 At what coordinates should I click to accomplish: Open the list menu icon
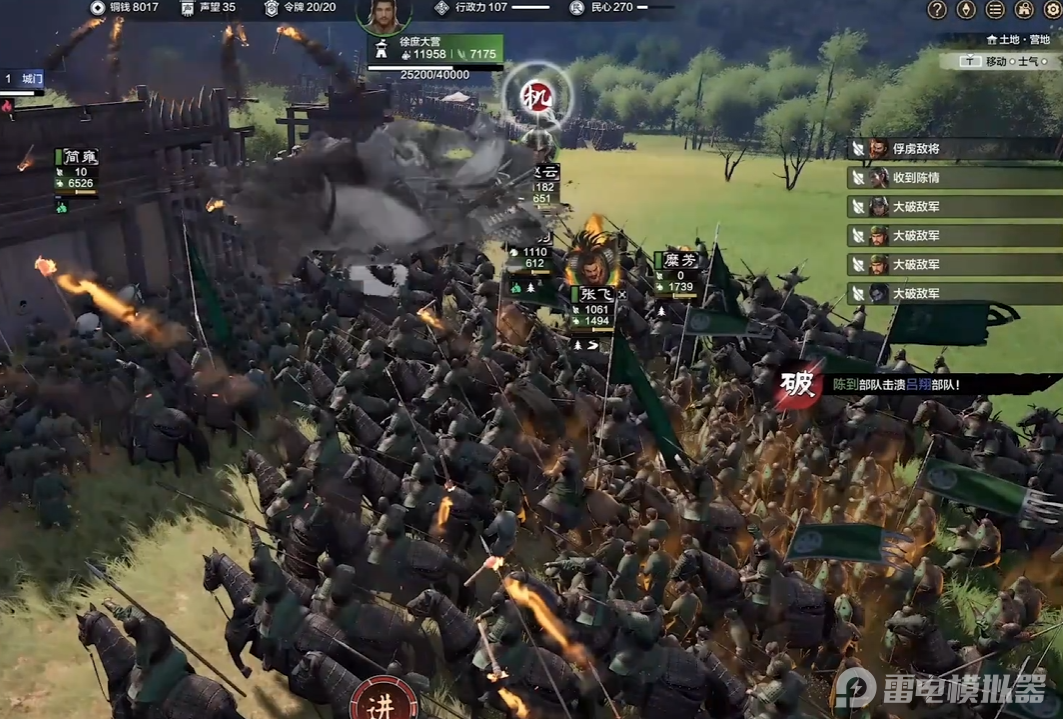pyautogui.click(x=995, y=9)
